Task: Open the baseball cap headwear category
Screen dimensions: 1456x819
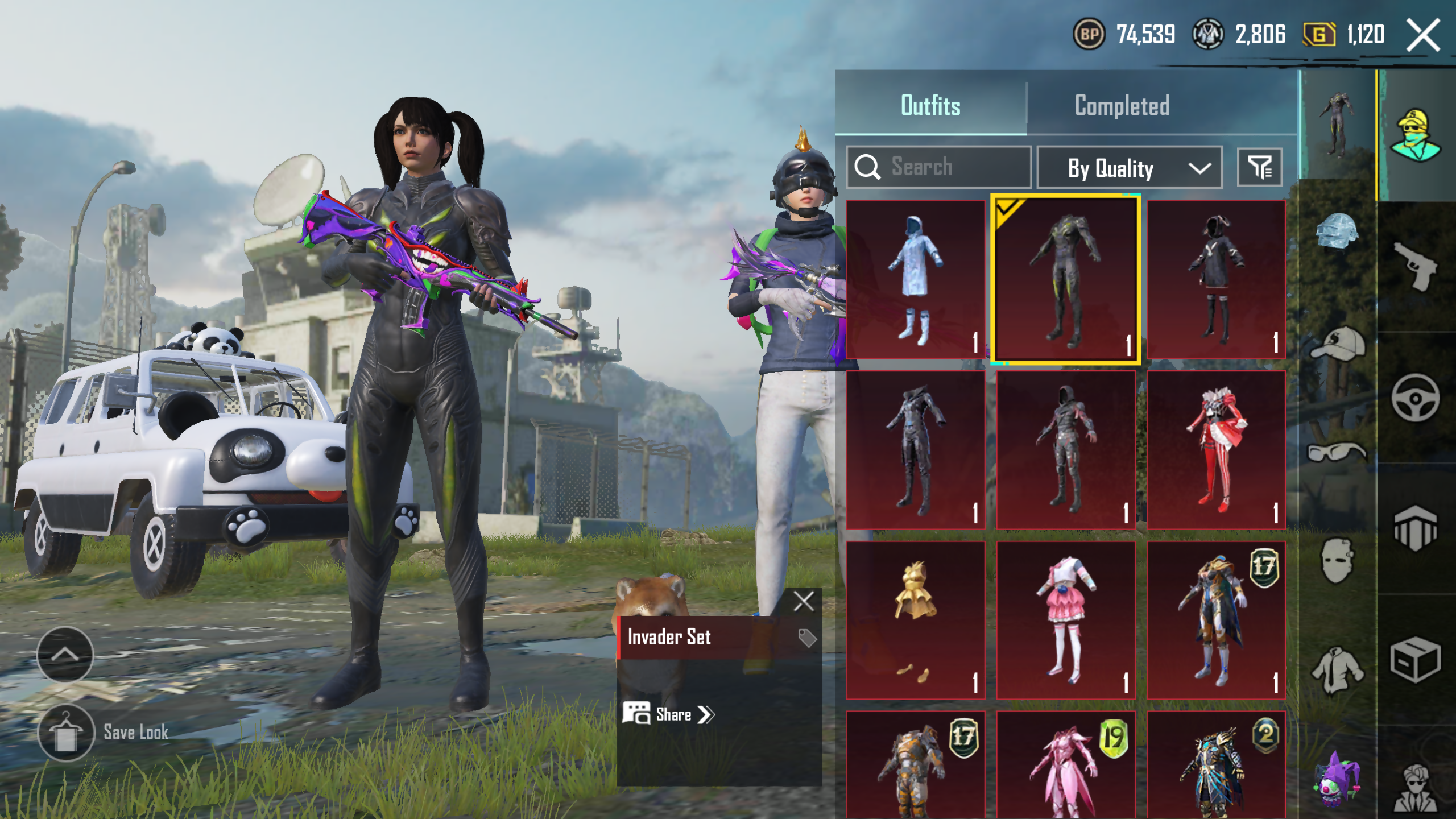Action: click(x=1337, y=344)
